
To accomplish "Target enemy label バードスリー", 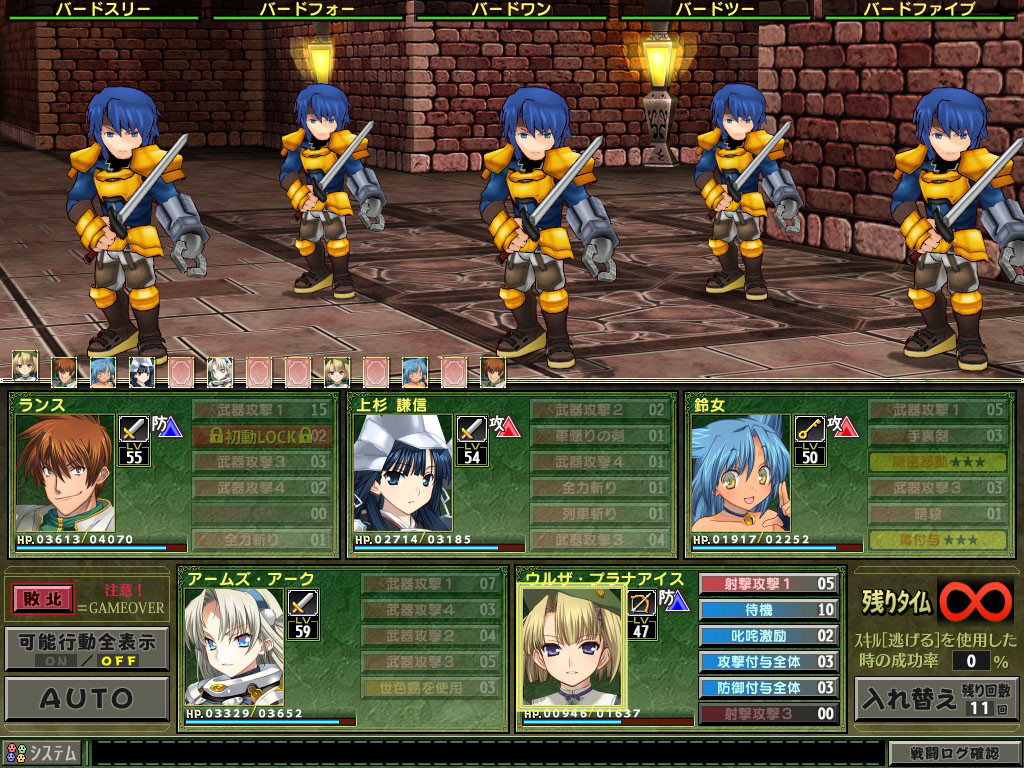I will coord(105,9).
